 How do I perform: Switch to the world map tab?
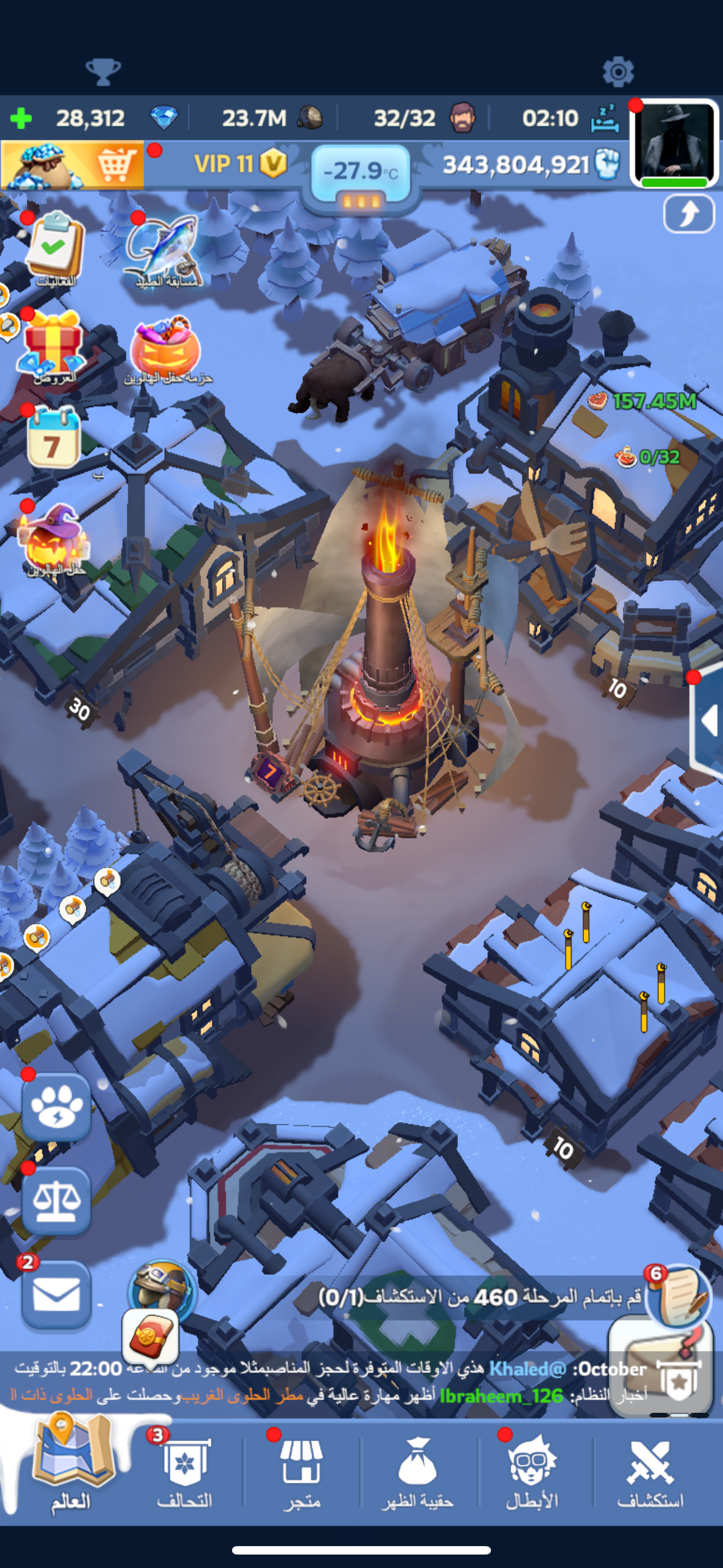71,1467
